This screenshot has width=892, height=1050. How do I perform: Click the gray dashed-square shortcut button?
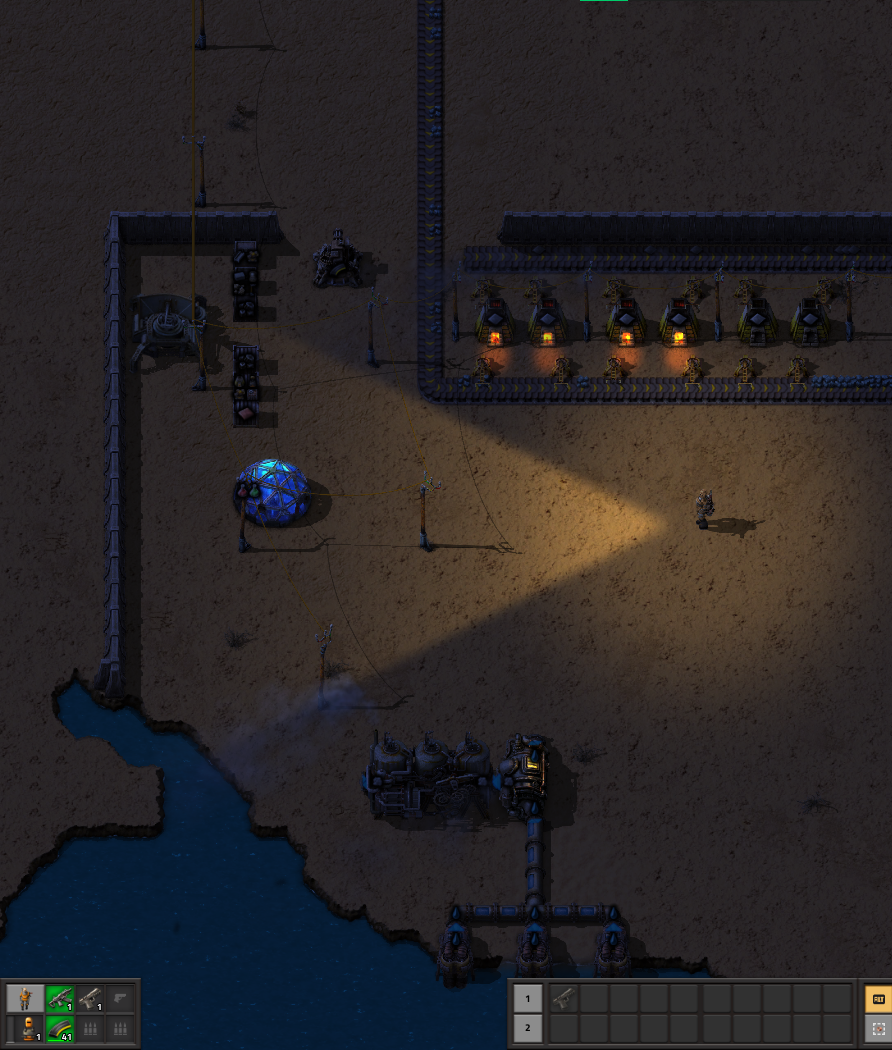click(878, 1028)
